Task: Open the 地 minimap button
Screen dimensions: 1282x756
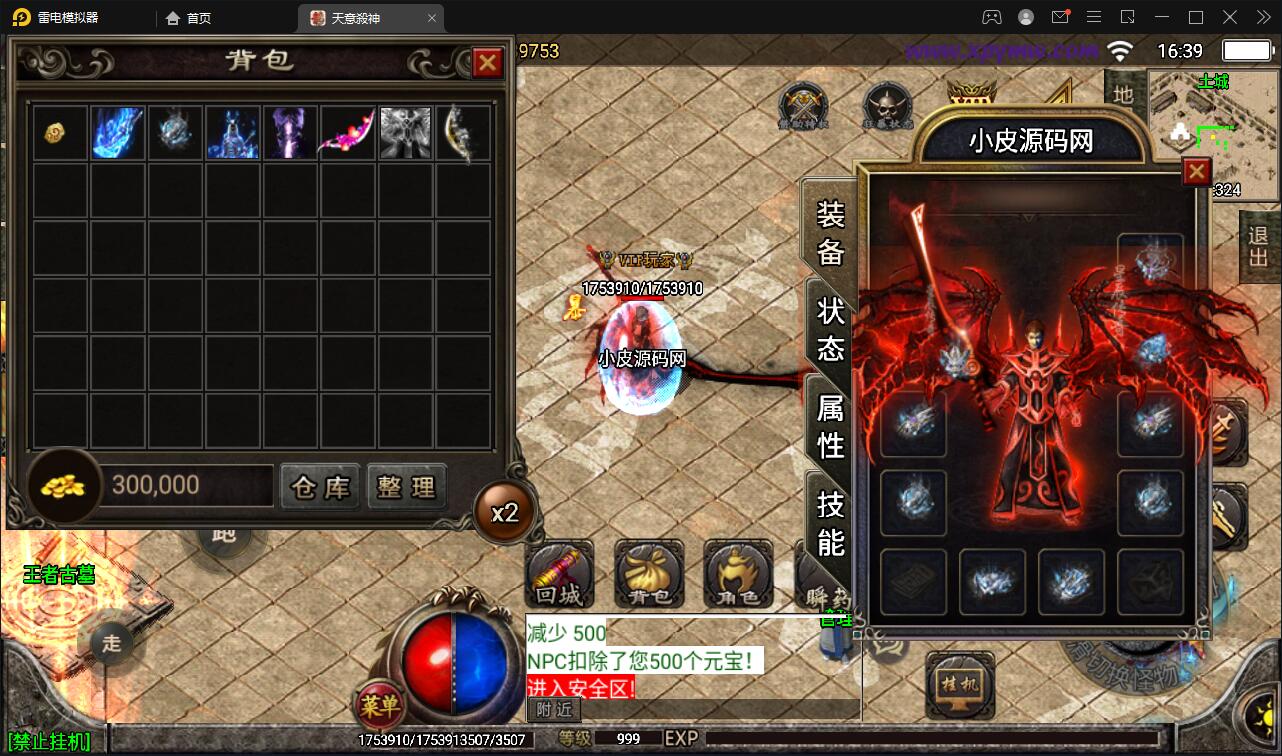Action: 1124,92
